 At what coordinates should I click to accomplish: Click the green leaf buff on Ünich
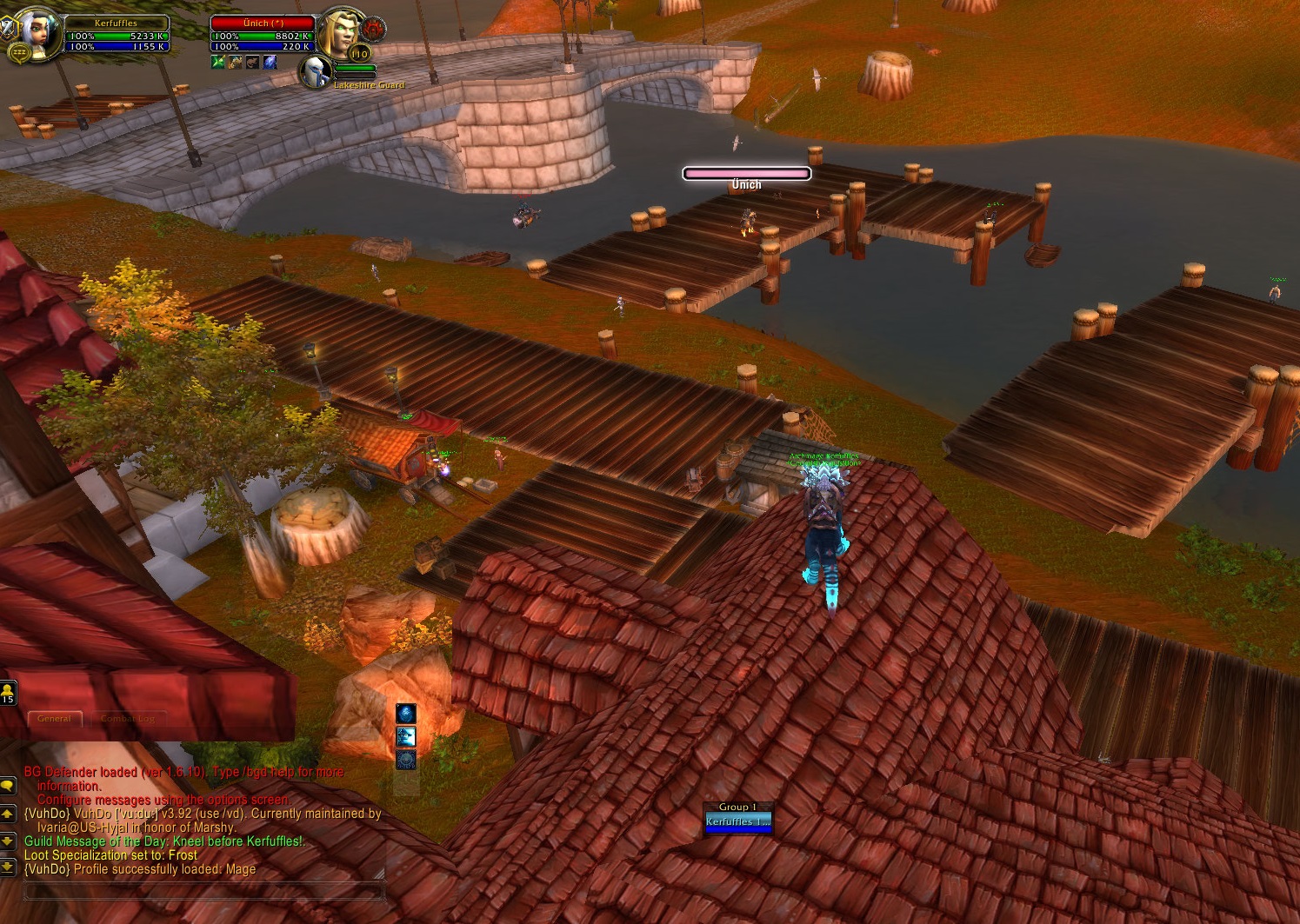[217, 62]
